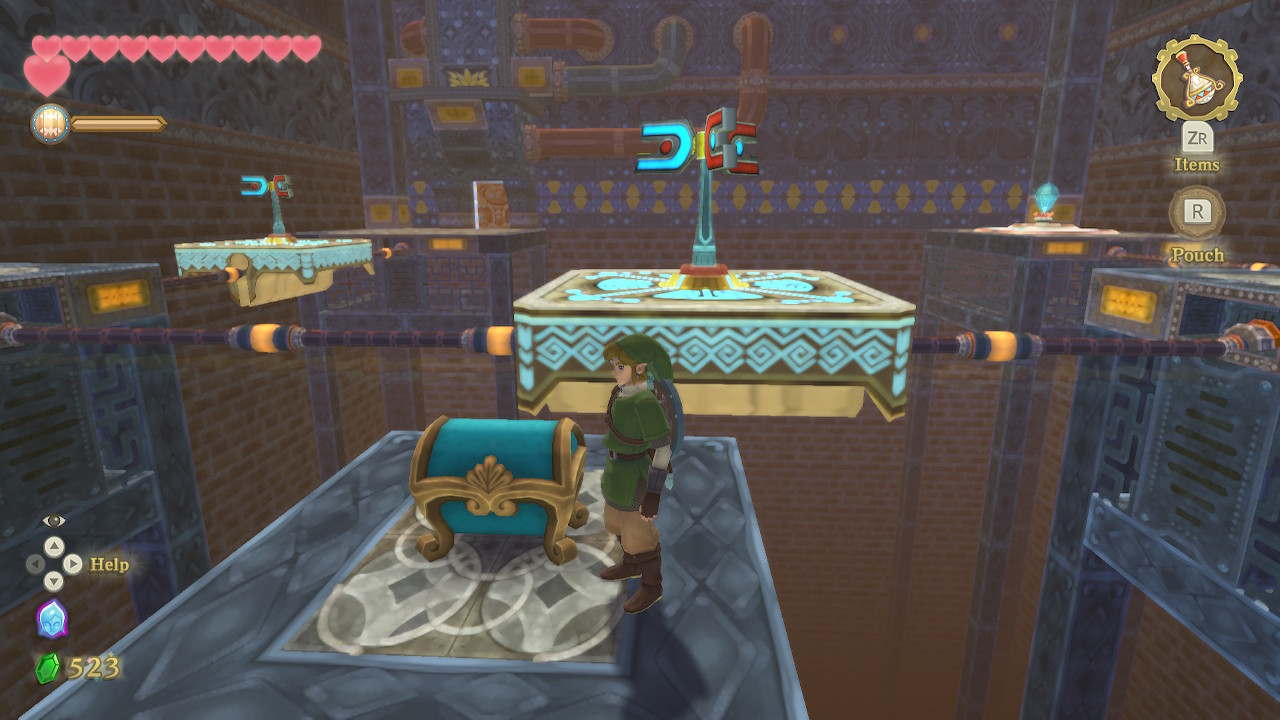Open the Pouch item wheel
The height and width of the screenshot is (720, 1280).
click(x=1197, y=213)
